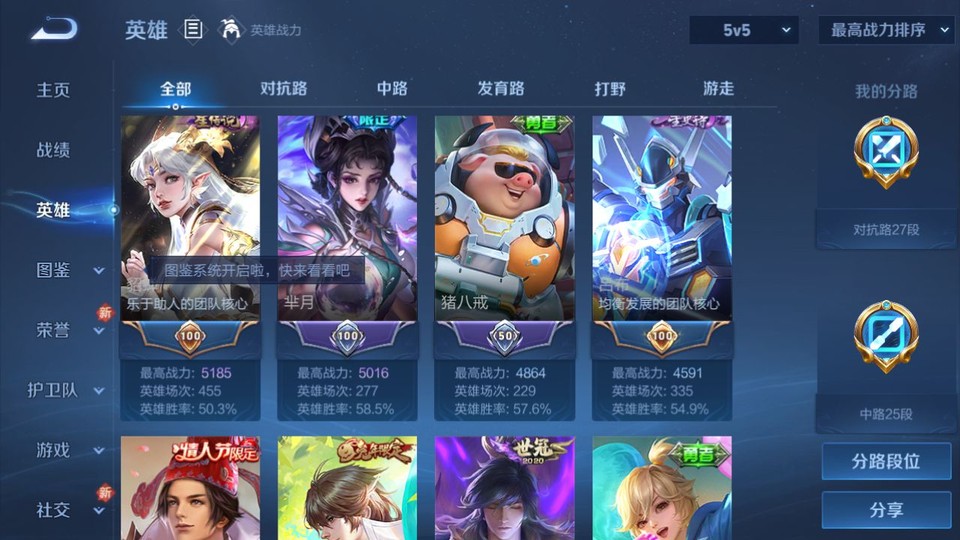Open the 英雄战力 hero power icon
960x540 pixels.
coord(232,30)
